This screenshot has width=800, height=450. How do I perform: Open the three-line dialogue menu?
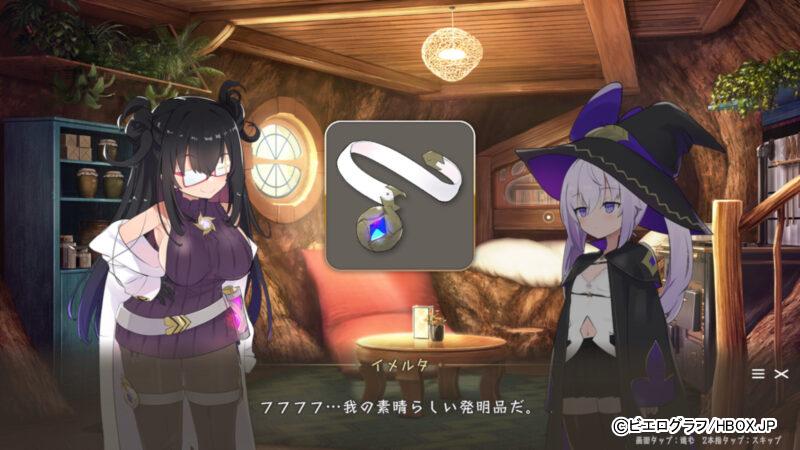tap(759, 373)
